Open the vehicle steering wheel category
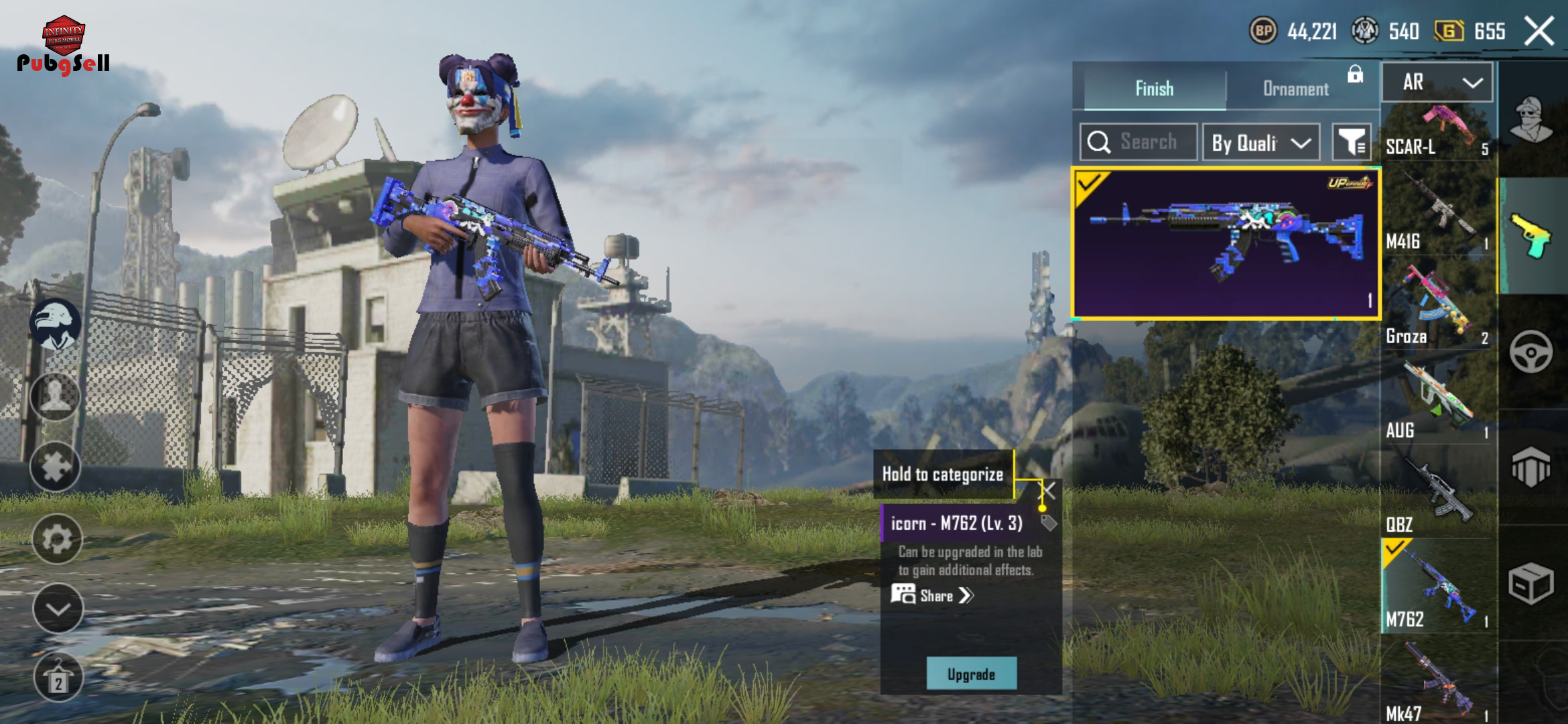 [x=1531, y=352]
